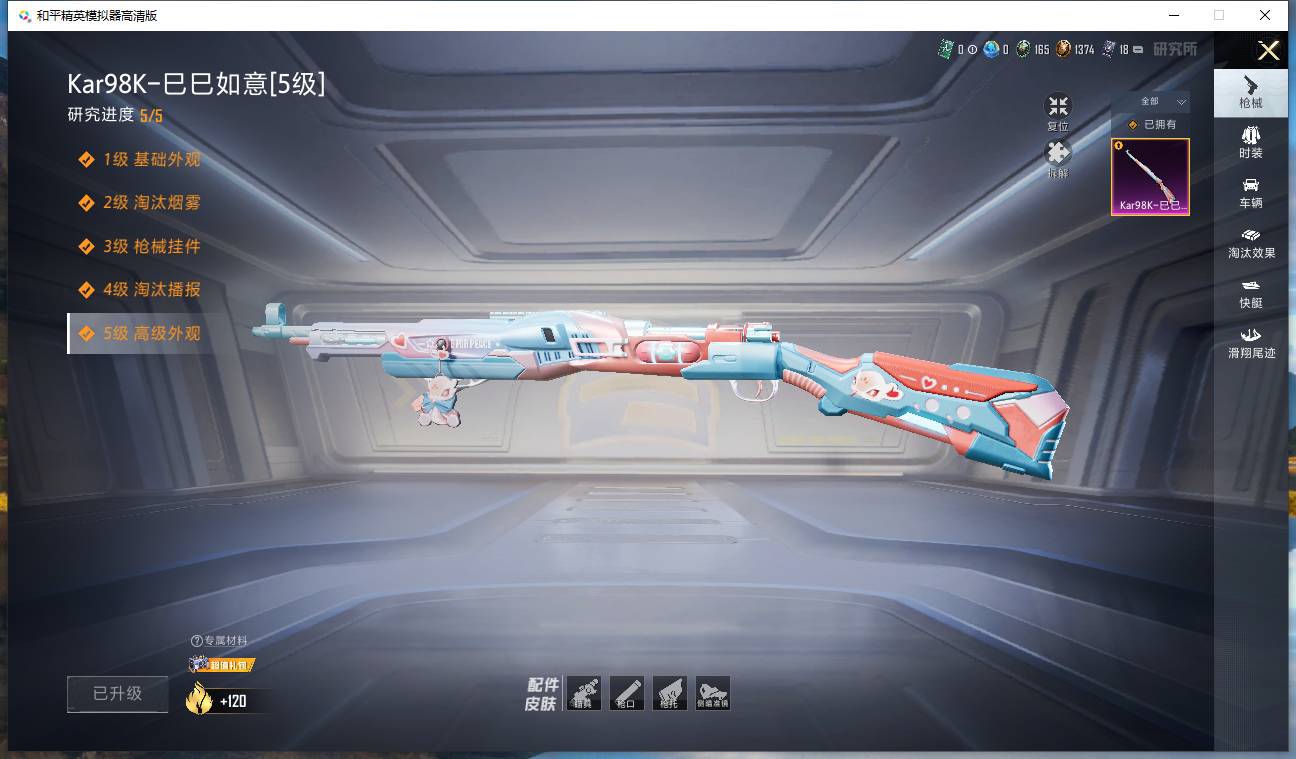The width and height of the screenshot is (1296, 759).
Task: Go to the 淘汰效果 elimination effects tab
Action: click(1250, 242)
